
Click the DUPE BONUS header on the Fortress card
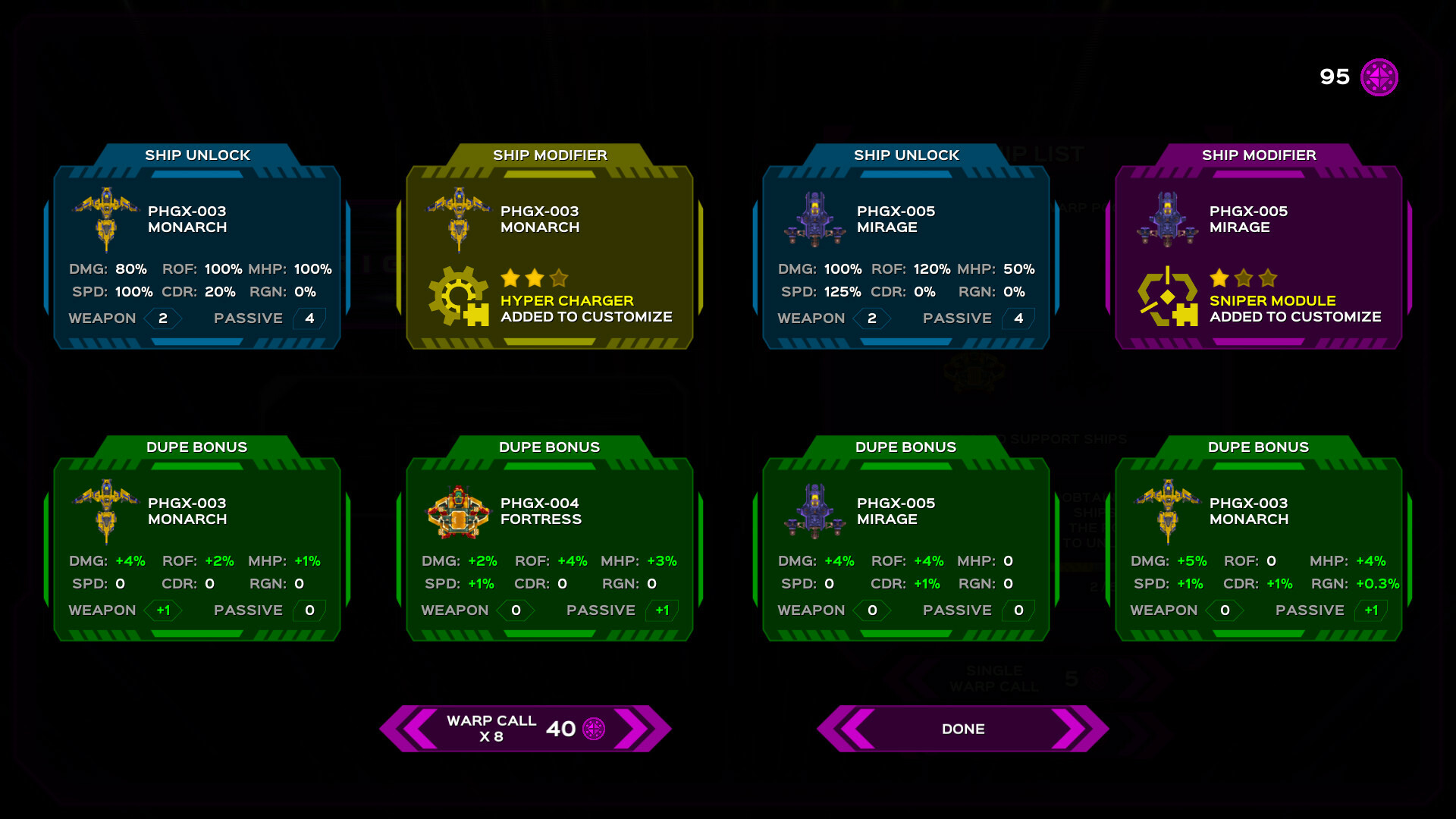tap(550, 447)
